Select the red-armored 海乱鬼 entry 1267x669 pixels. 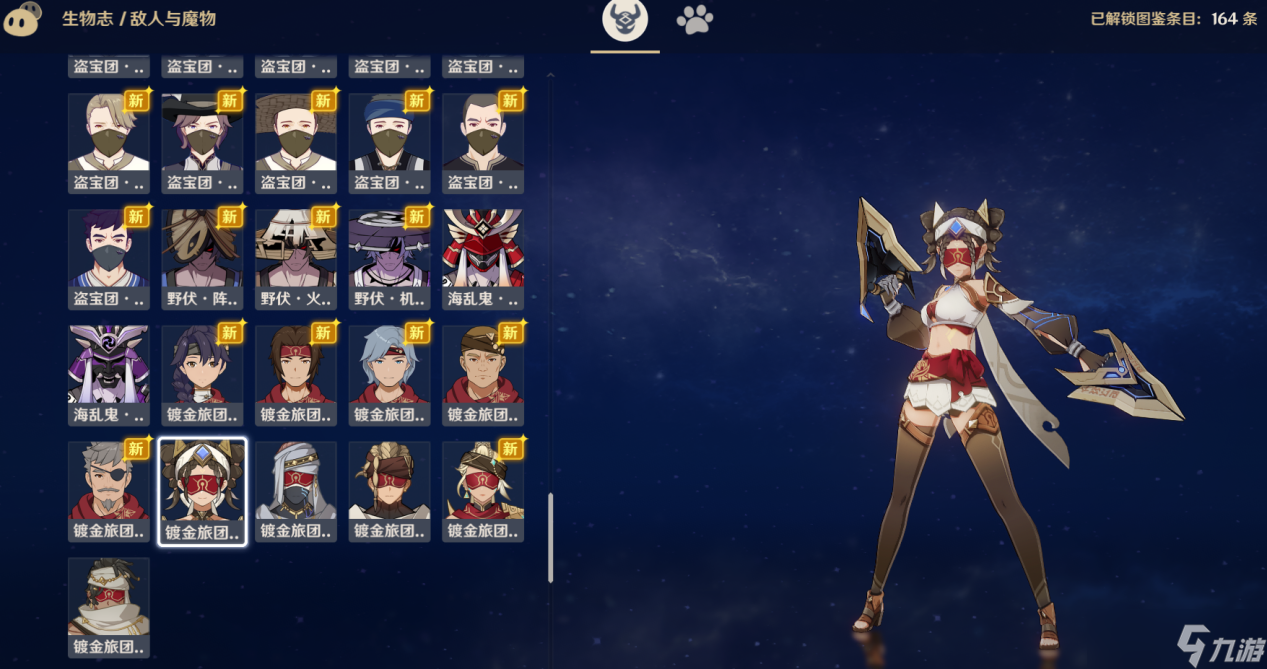tap(483, 259)
